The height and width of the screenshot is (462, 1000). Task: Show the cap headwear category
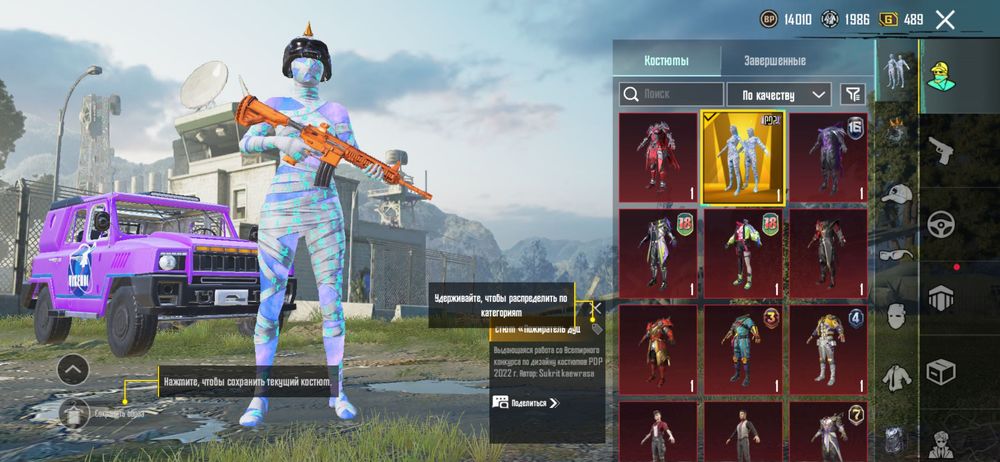[897, 195]
